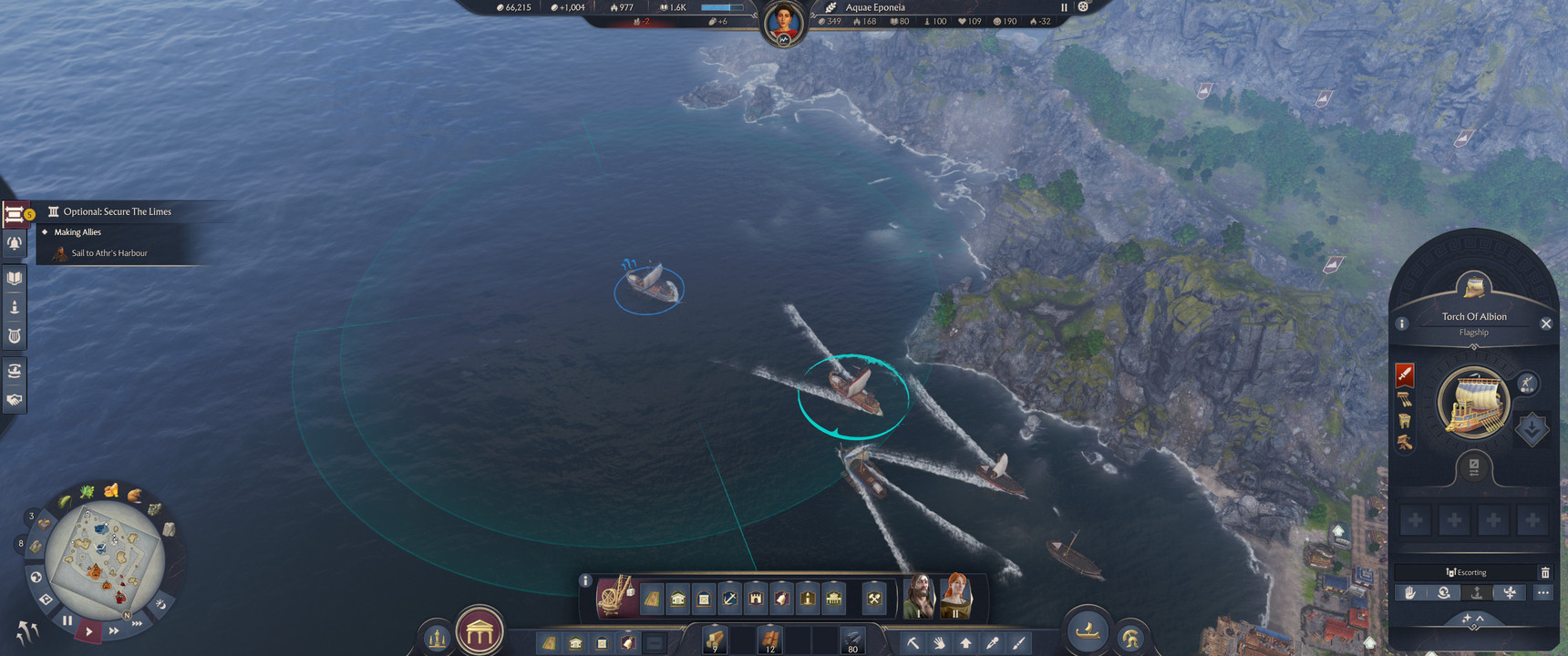Open the Sail to Athr's Harbour objective
Image resolution: width=1568 pixels, height=656 pixels.
coord(109,253)
